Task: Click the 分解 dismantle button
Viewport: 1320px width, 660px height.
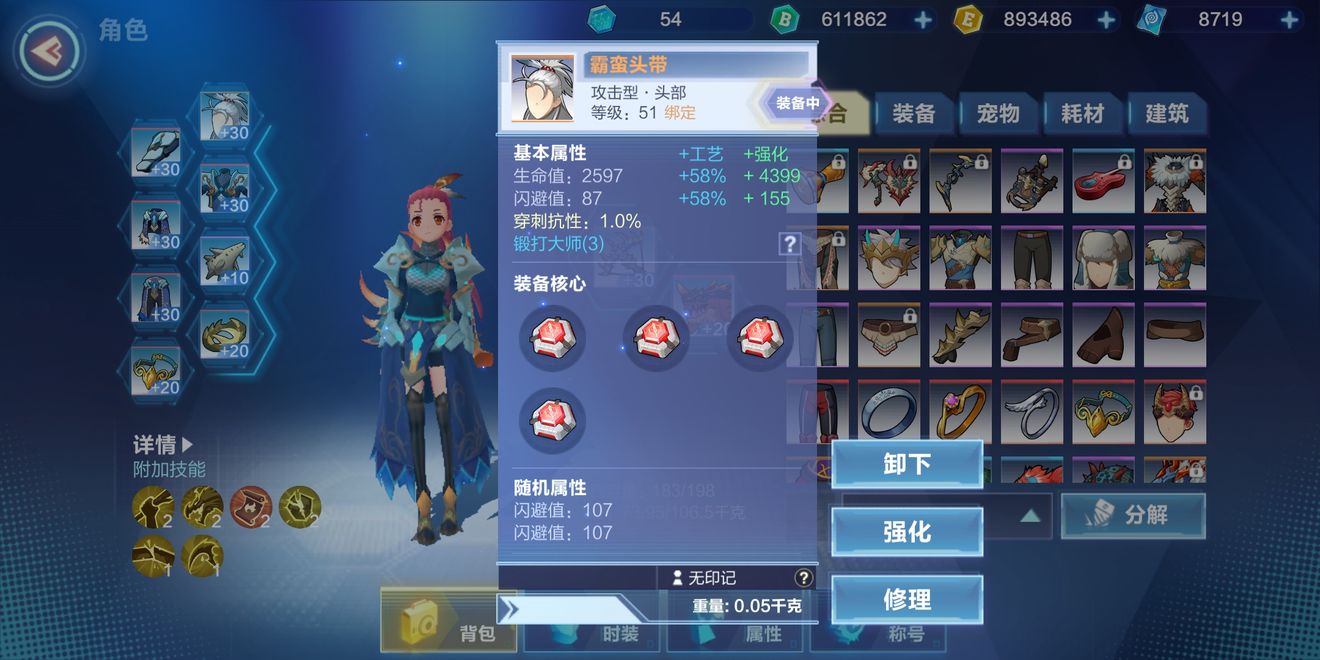Action: coord(1132,515)
